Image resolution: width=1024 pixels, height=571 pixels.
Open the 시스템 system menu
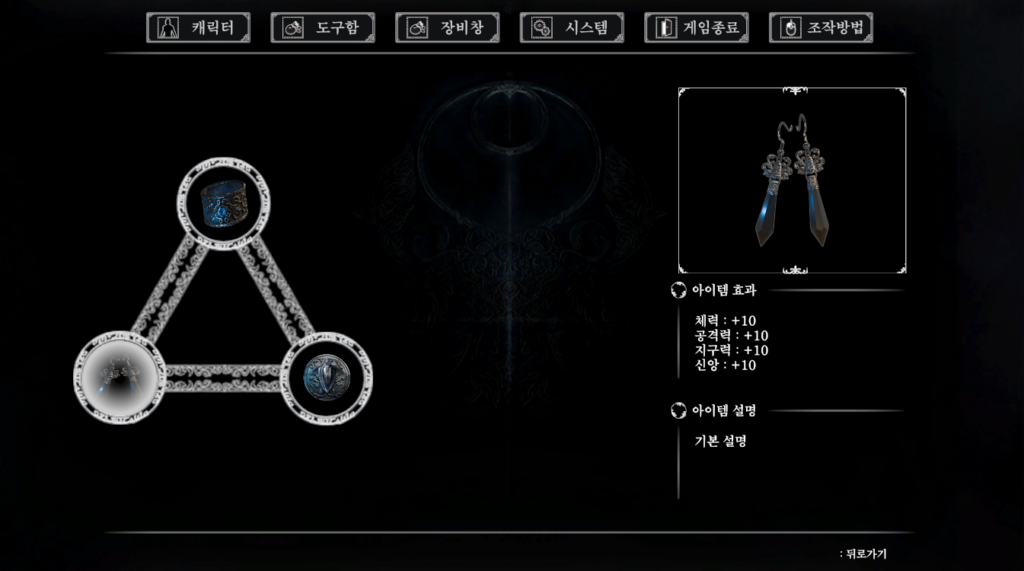coord(571,28)
